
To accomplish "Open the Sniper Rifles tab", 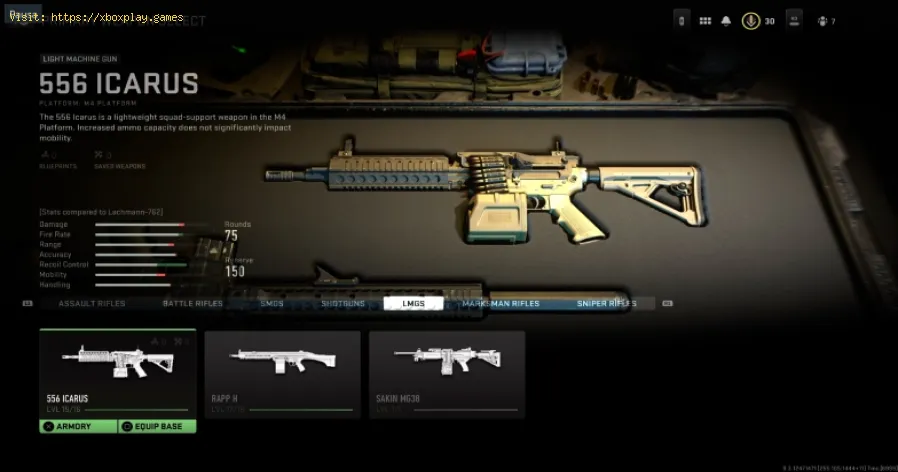I will click(x=606, y=303).
